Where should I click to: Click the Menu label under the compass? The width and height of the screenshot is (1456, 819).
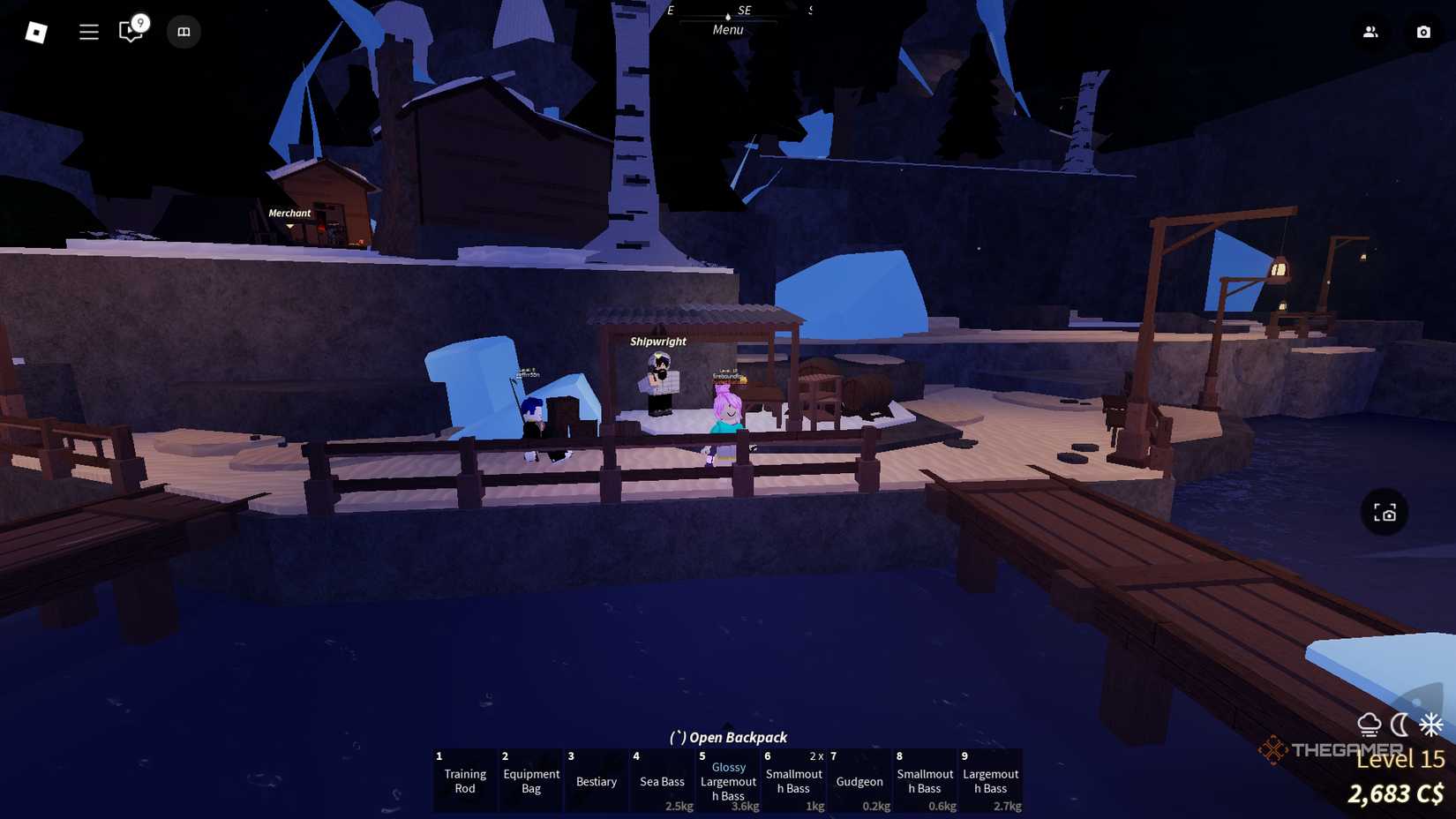tap(727, 29)
